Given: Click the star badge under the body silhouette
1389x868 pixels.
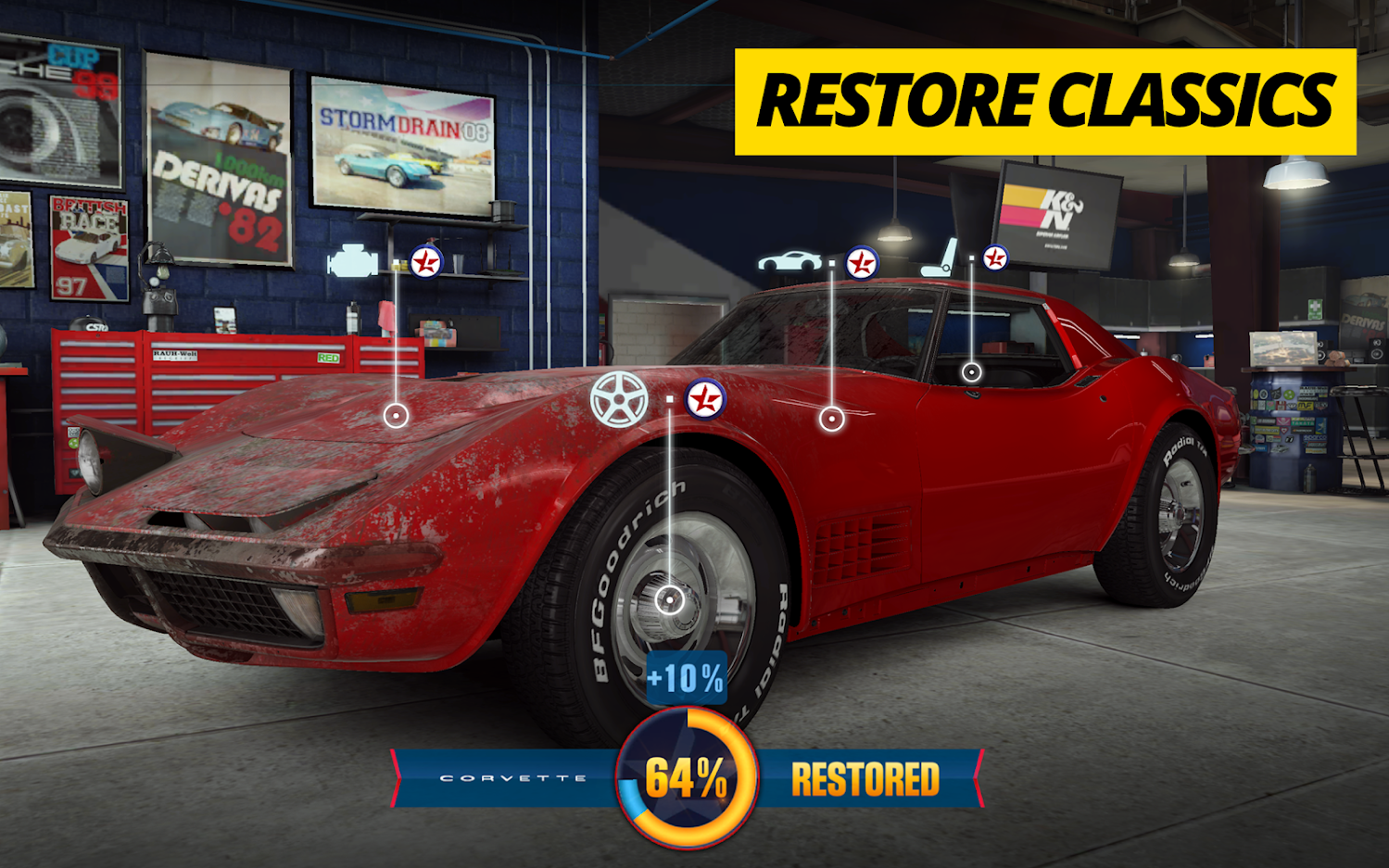Looking at the screenshot, I should [x=861, y=262].
